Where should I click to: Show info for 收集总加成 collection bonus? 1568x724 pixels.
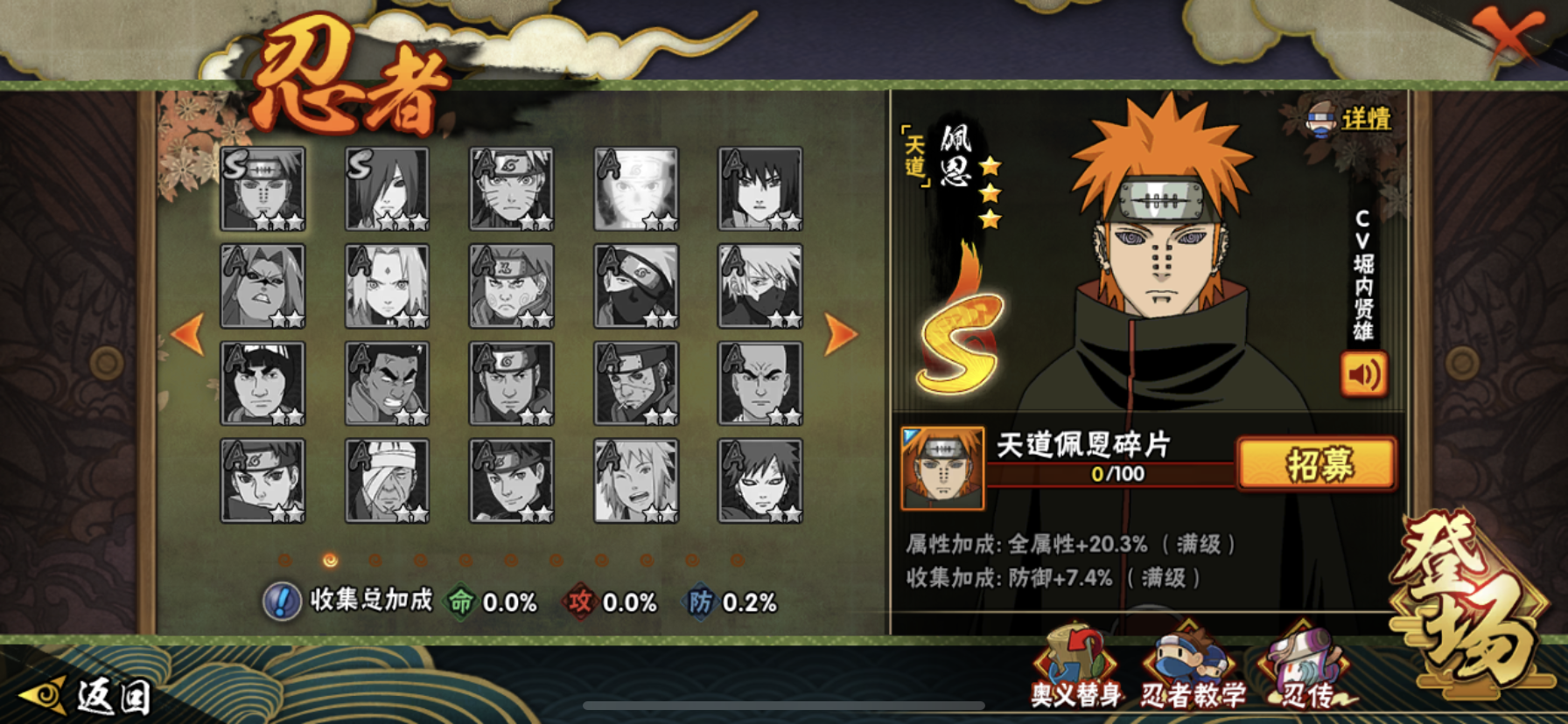click(282, 602)
